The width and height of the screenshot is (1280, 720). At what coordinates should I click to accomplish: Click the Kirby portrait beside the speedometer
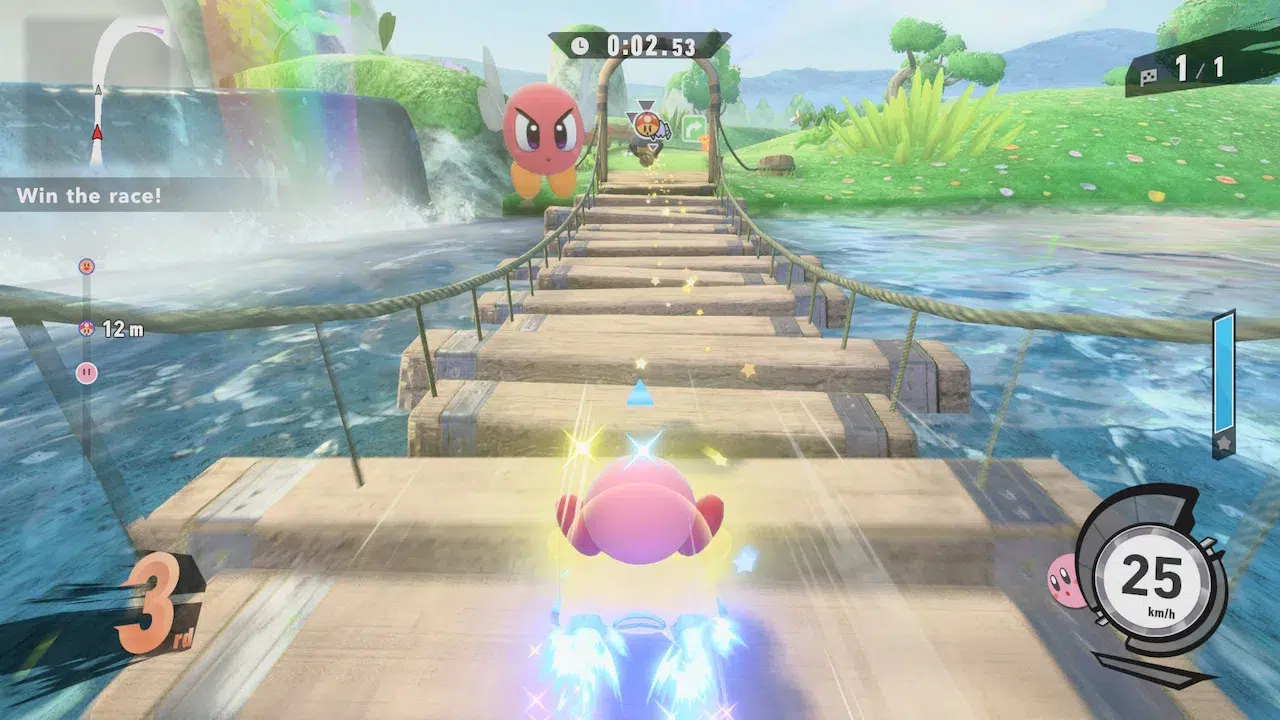tap(1065, 582)
